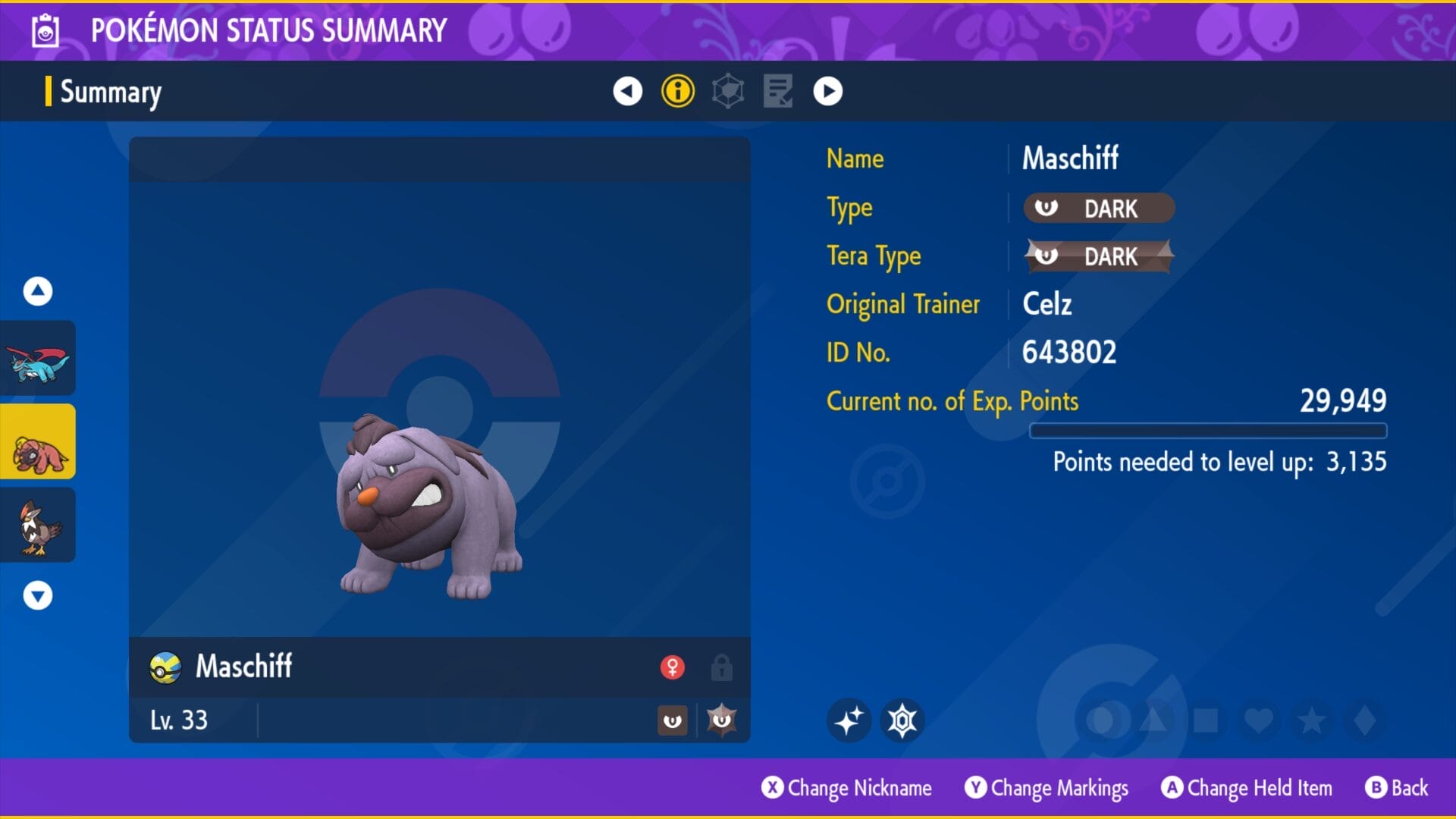The image size is (1456, 819).
Task: Toggle the lock icon near the gender symbol
Action: (x=722, y=667)
